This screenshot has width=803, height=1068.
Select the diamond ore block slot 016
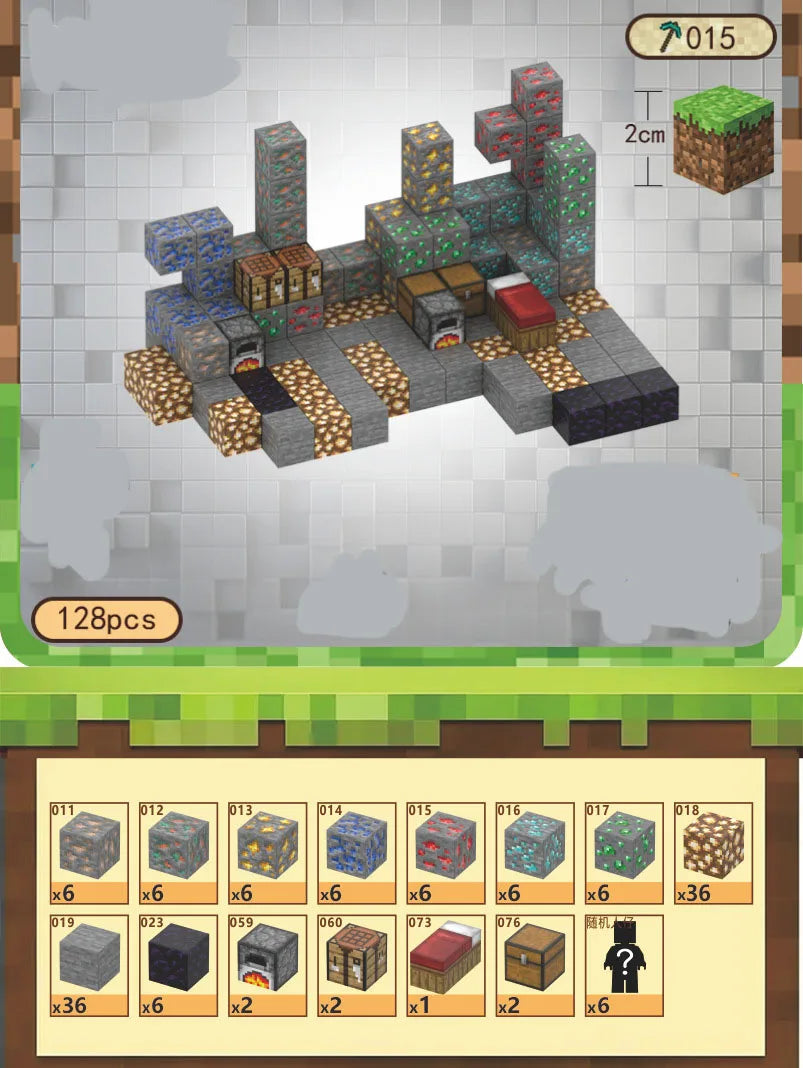[535, 853]
